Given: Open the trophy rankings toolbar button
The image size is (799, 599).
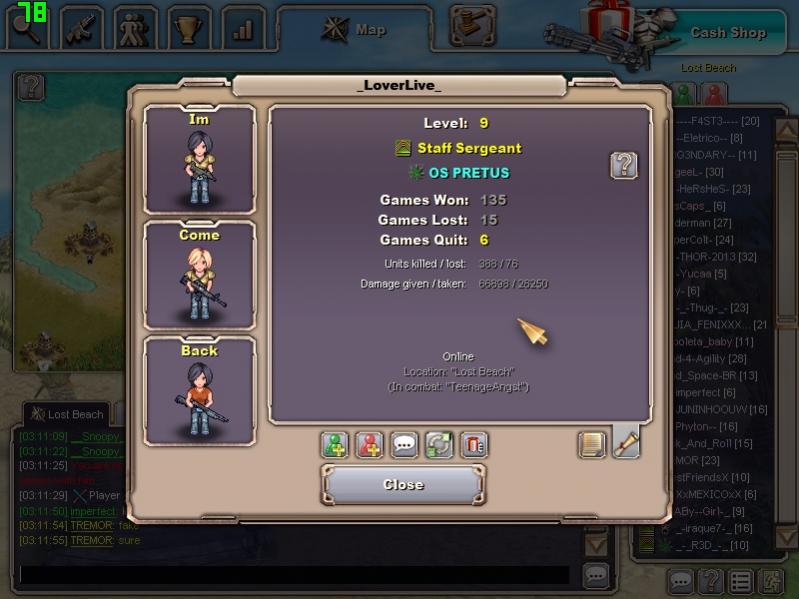Looking at the screenshot, I should 189,29.
